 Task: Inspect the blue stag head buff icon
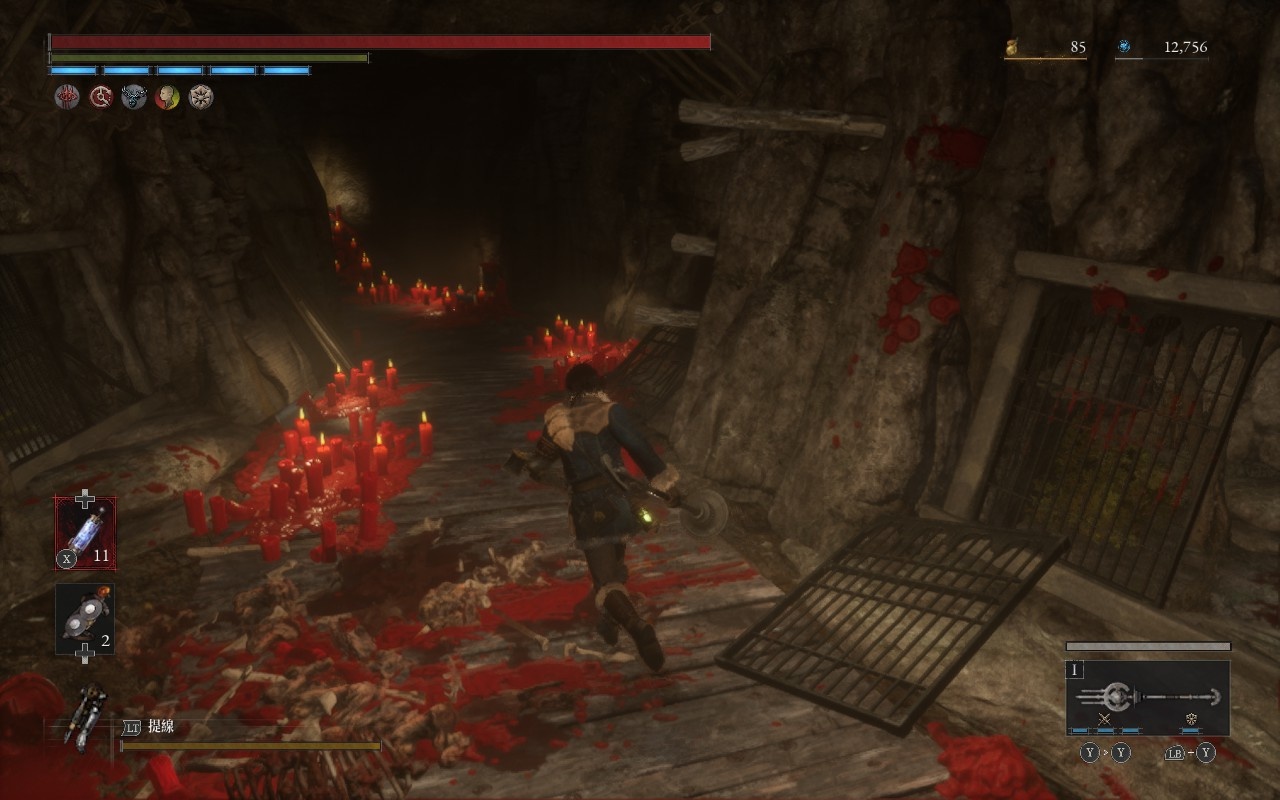(134, 97)
